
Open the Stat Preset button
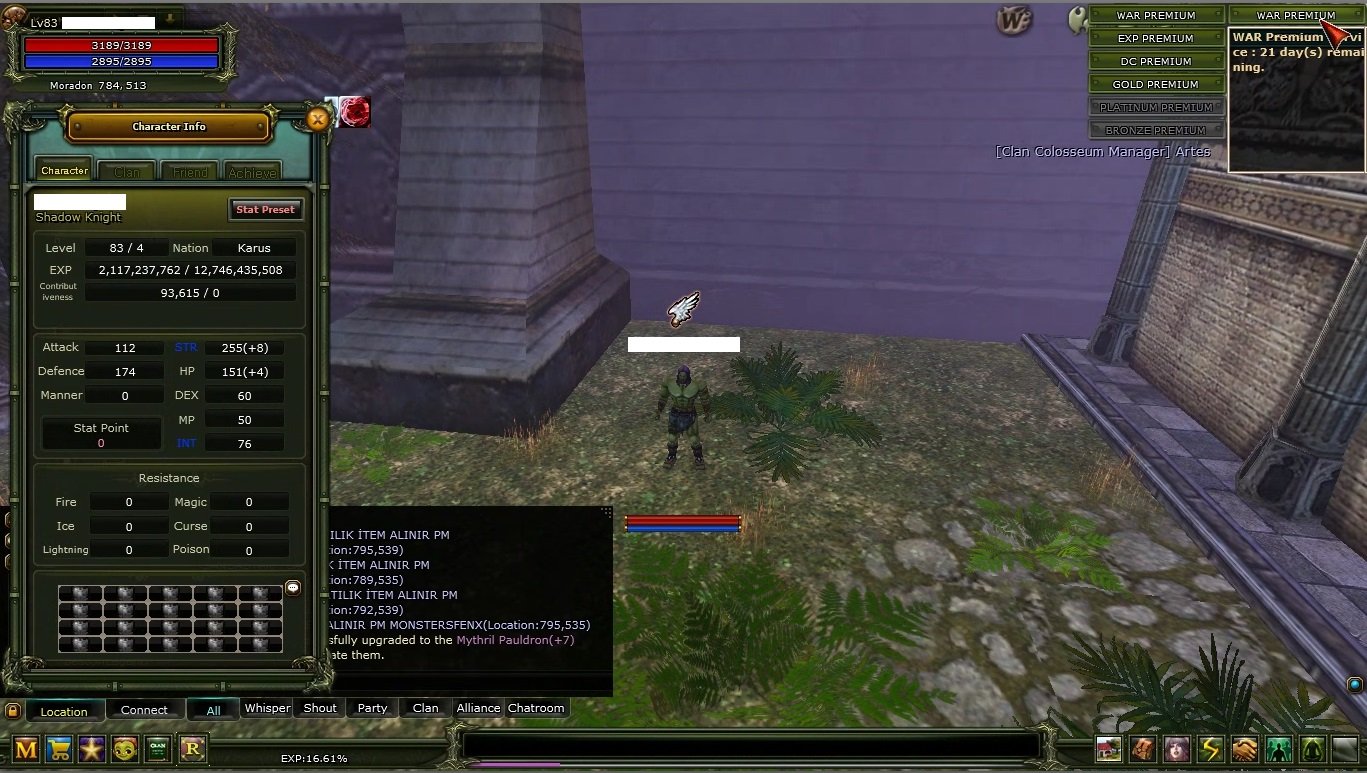265,210
